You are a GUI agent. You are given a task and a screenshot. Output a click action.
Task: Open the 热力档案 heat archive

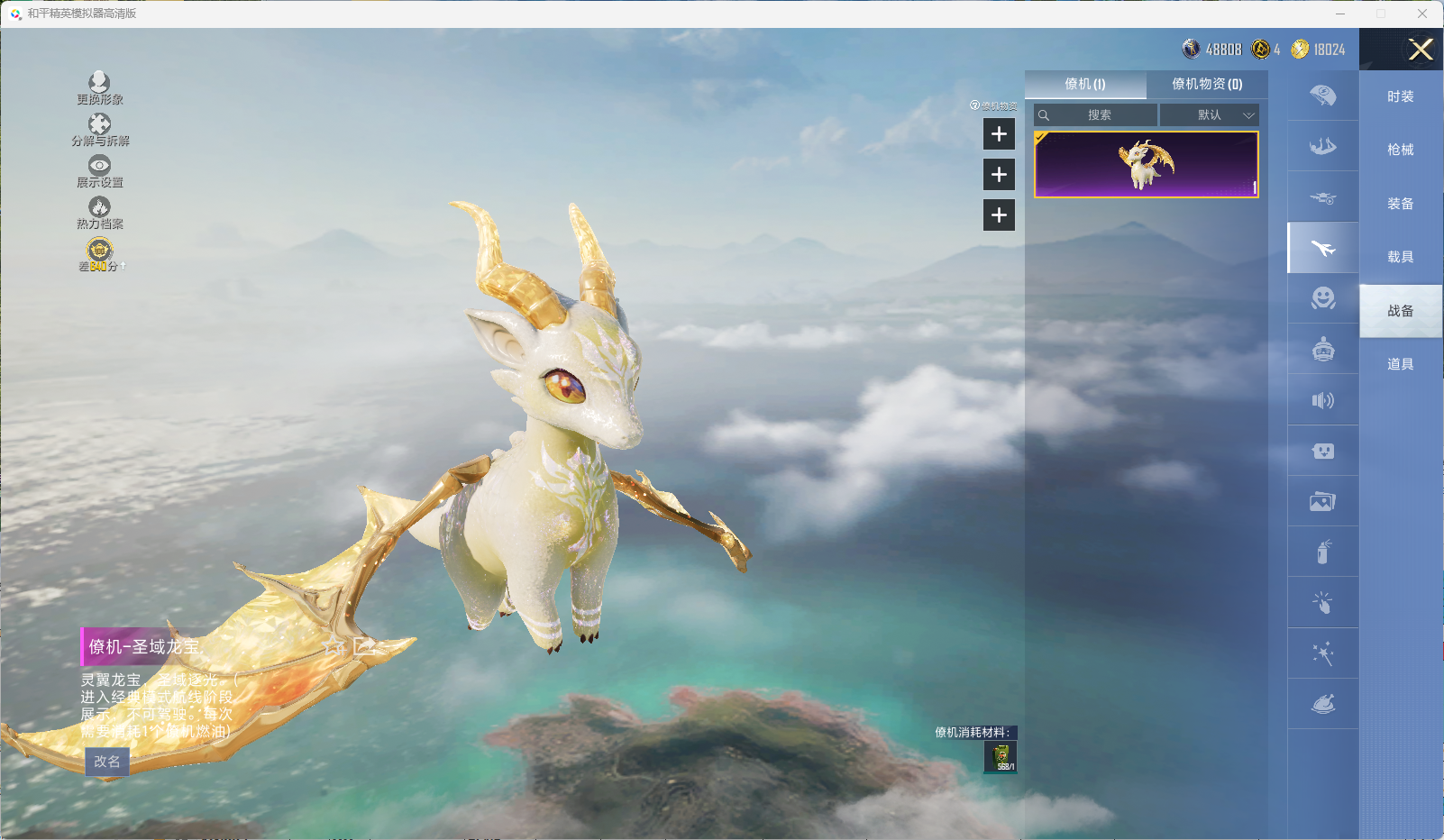click(99, 213)
